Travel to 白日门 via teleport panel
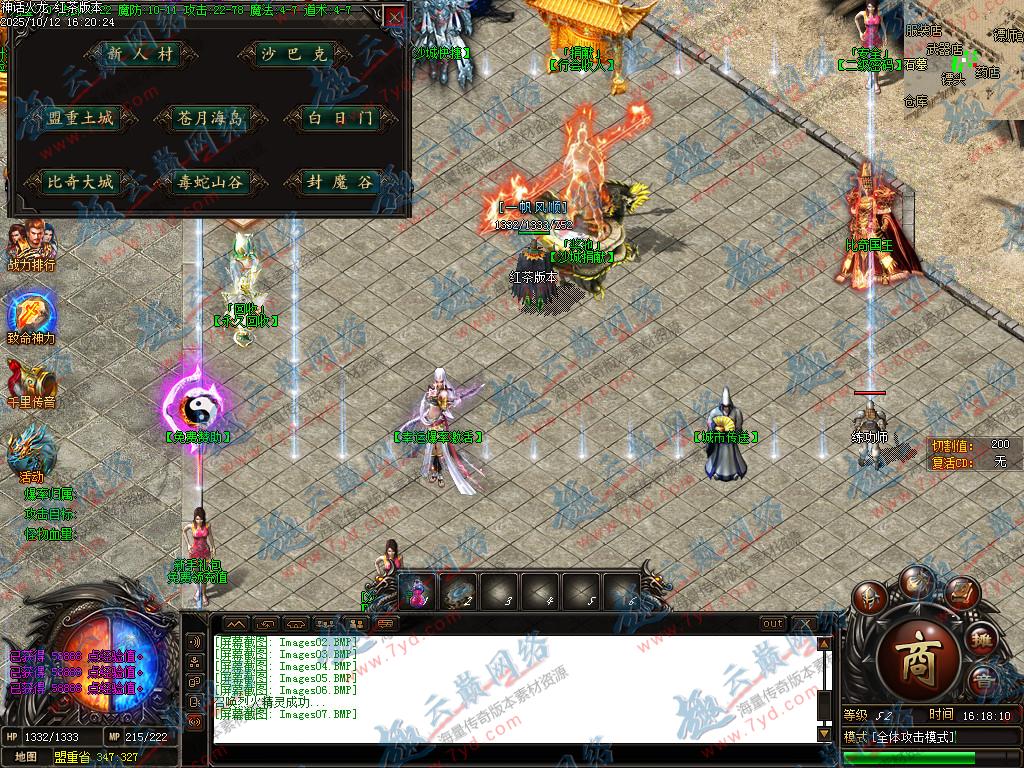 (340, 118)
